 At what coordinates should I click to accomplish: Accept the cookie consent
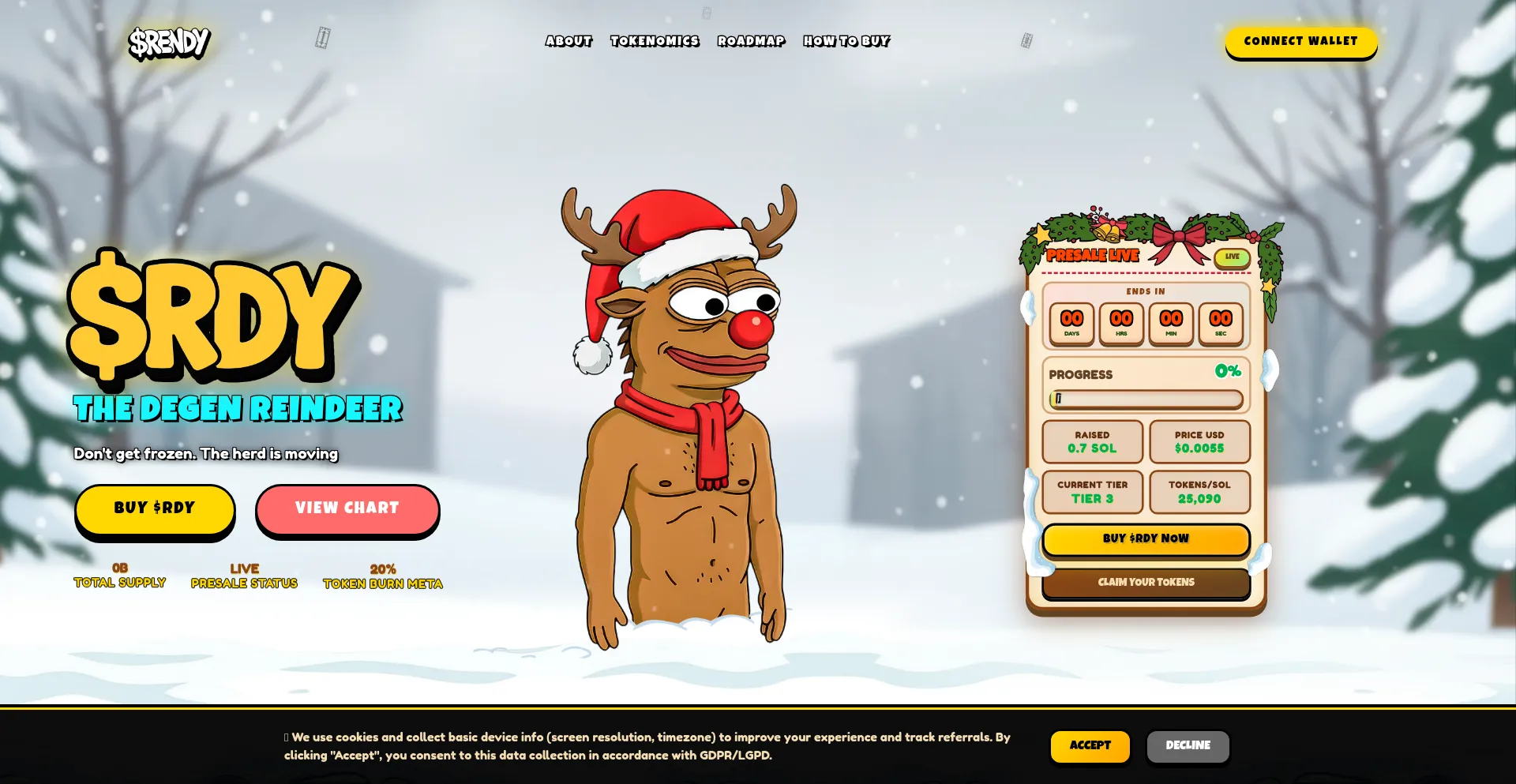point(1090,745)
